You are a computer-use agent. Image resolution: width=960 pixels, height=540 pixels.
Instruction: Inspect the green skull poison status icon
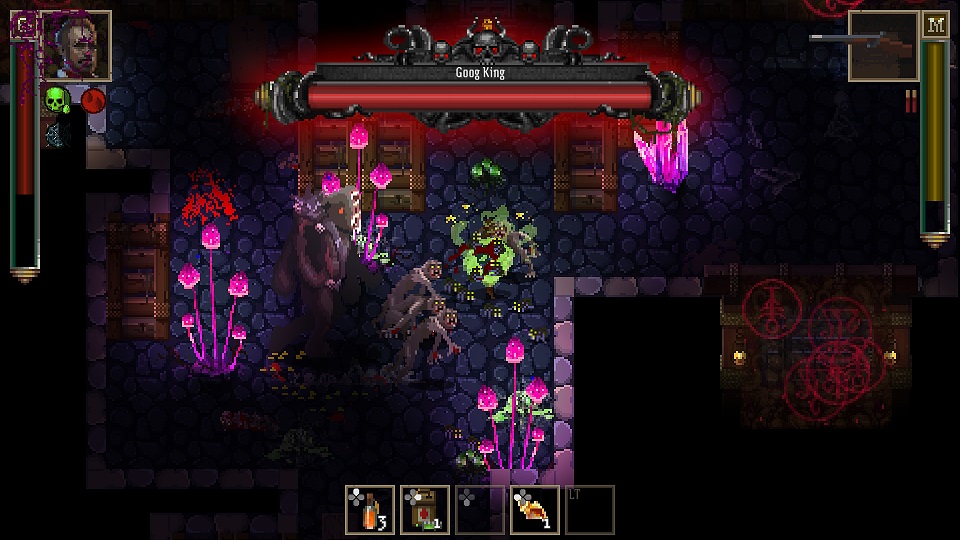(x=57, y=100)
